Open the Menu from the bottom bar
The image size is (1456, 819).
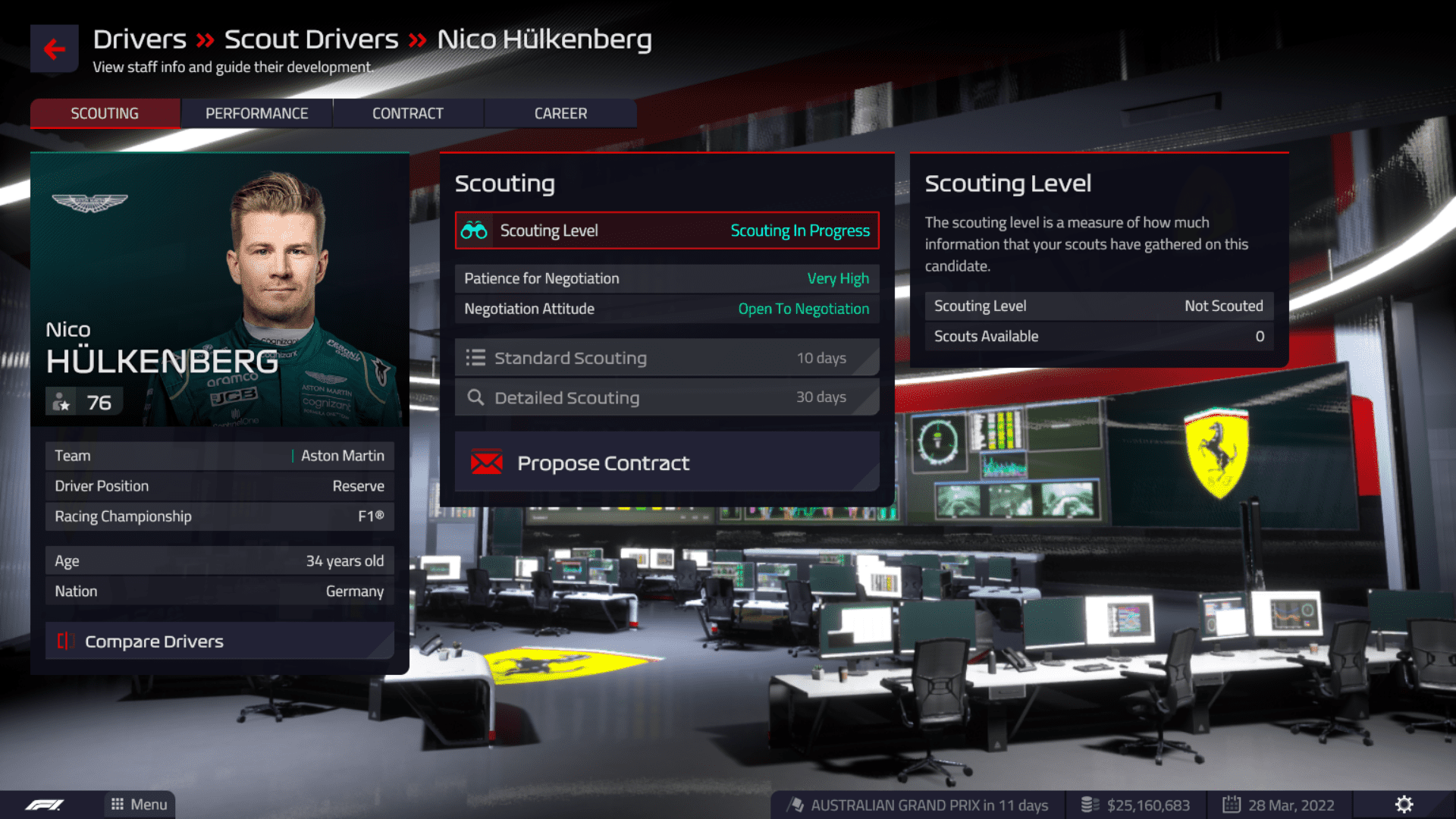[x=139, y=805]
